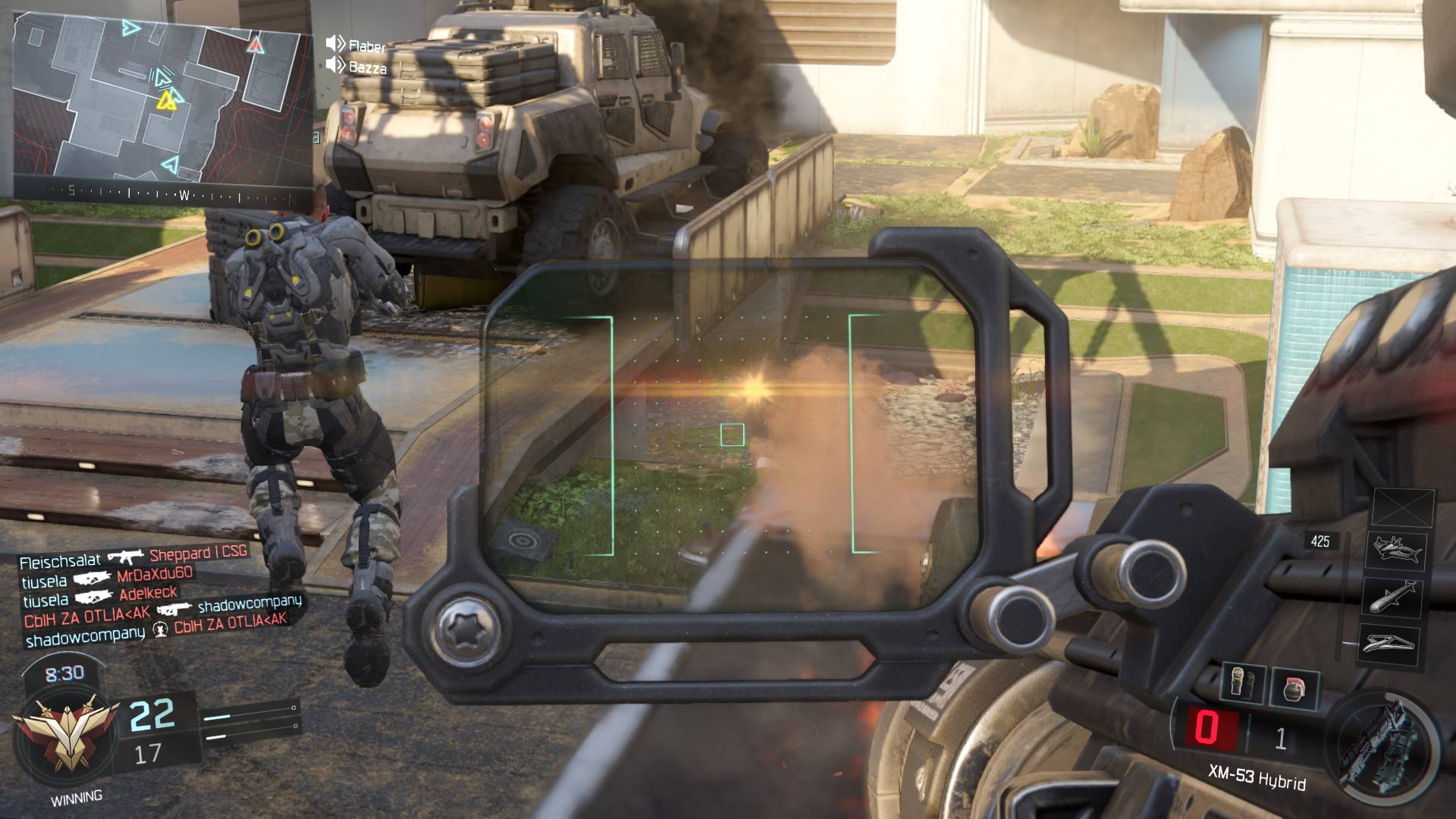
Task: Select the yellow player arrow on the minimap
Action: [x=167, y=102]
